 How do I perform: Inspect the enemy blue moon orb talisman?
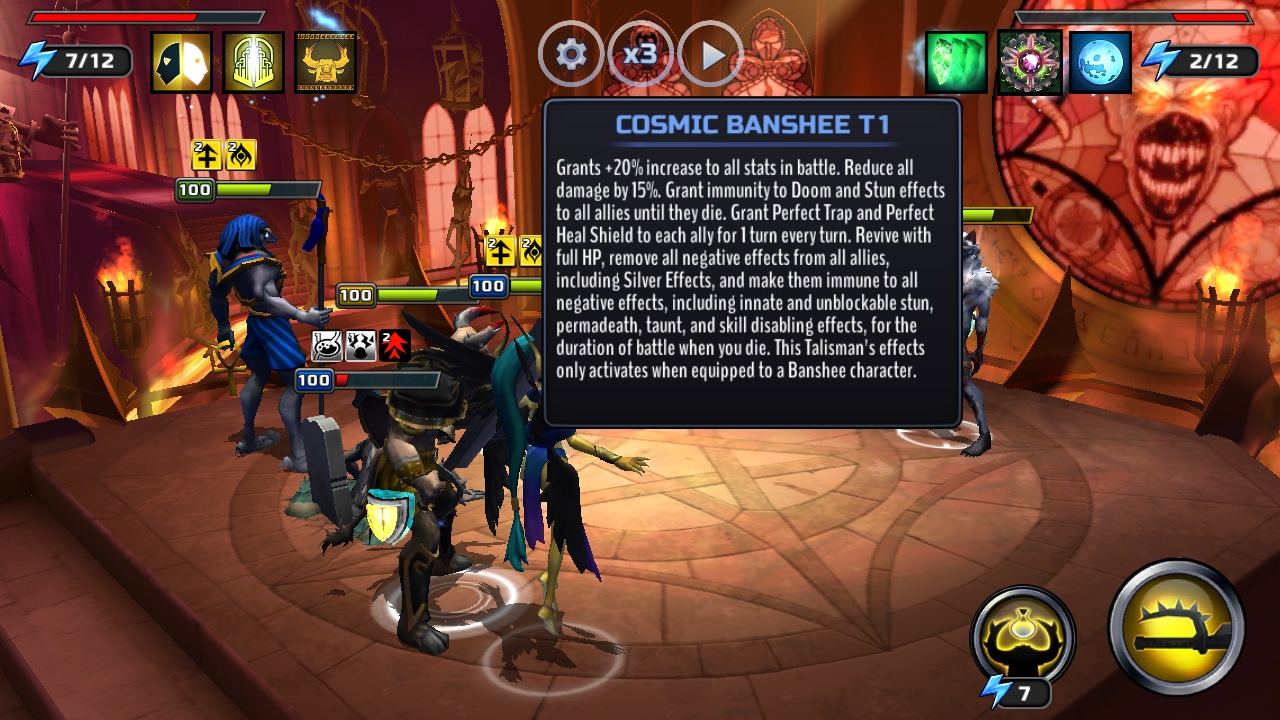point(1100,62)
